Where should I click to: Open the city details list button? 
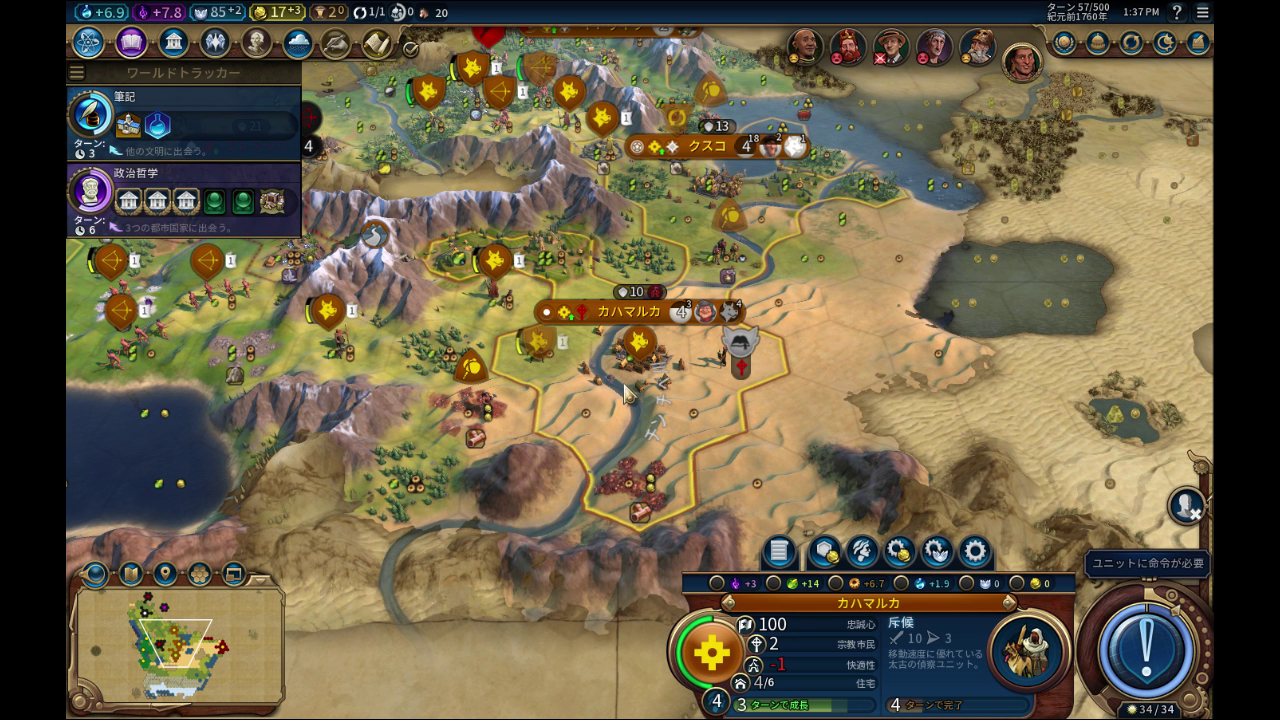[780, 551]
